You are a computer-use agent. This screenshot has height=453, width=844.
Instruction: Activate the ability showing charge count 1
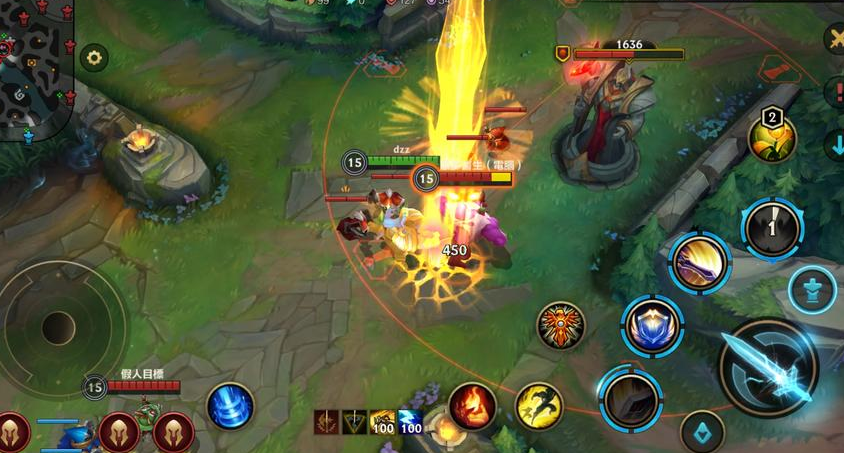(x=772, y=229)
